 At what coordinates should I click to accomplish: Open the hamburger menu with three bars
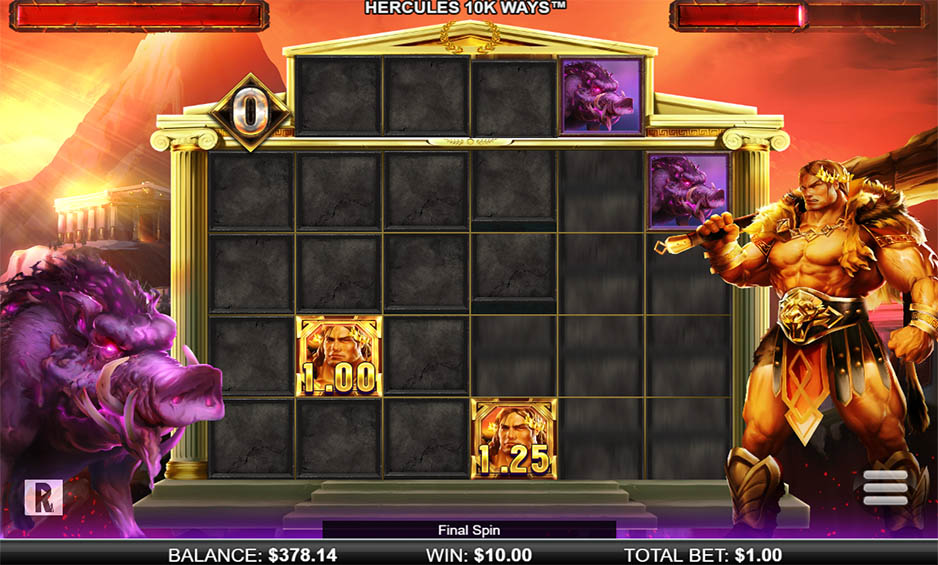[x=885, y=487]
